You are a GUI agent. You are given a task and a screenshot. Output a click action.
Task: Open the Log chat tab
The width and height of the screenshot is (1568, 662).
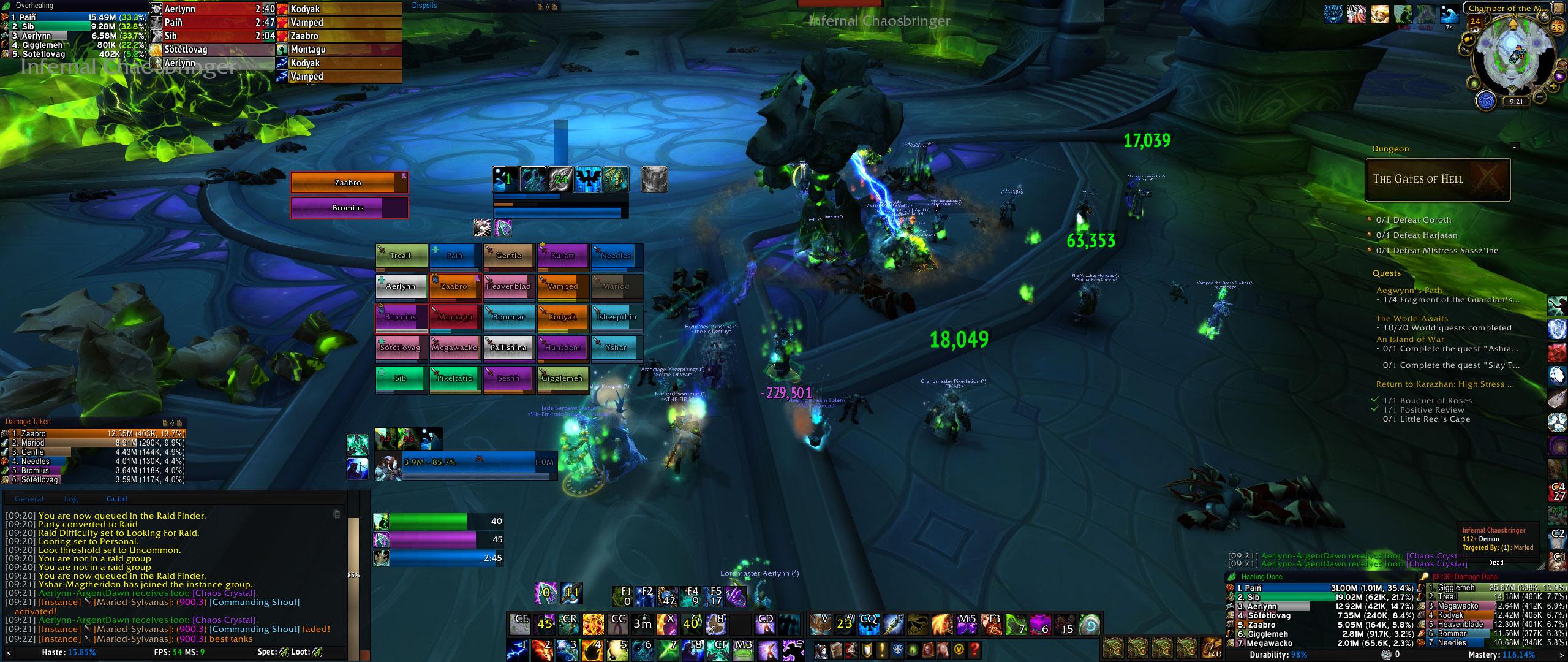[x=71, y=499]
